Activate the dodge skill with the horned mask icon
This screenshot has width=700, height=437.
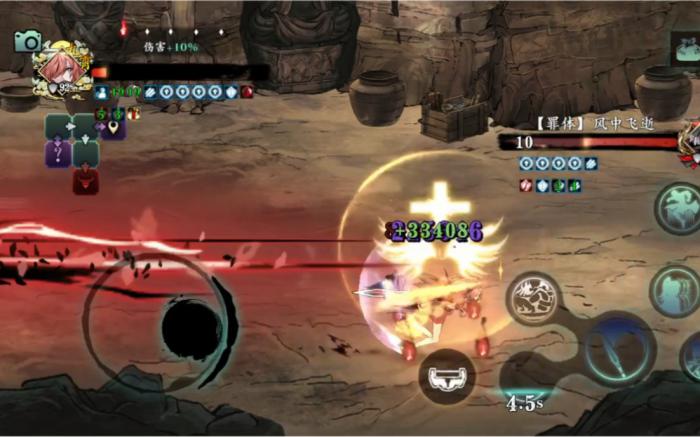point(446,376)
